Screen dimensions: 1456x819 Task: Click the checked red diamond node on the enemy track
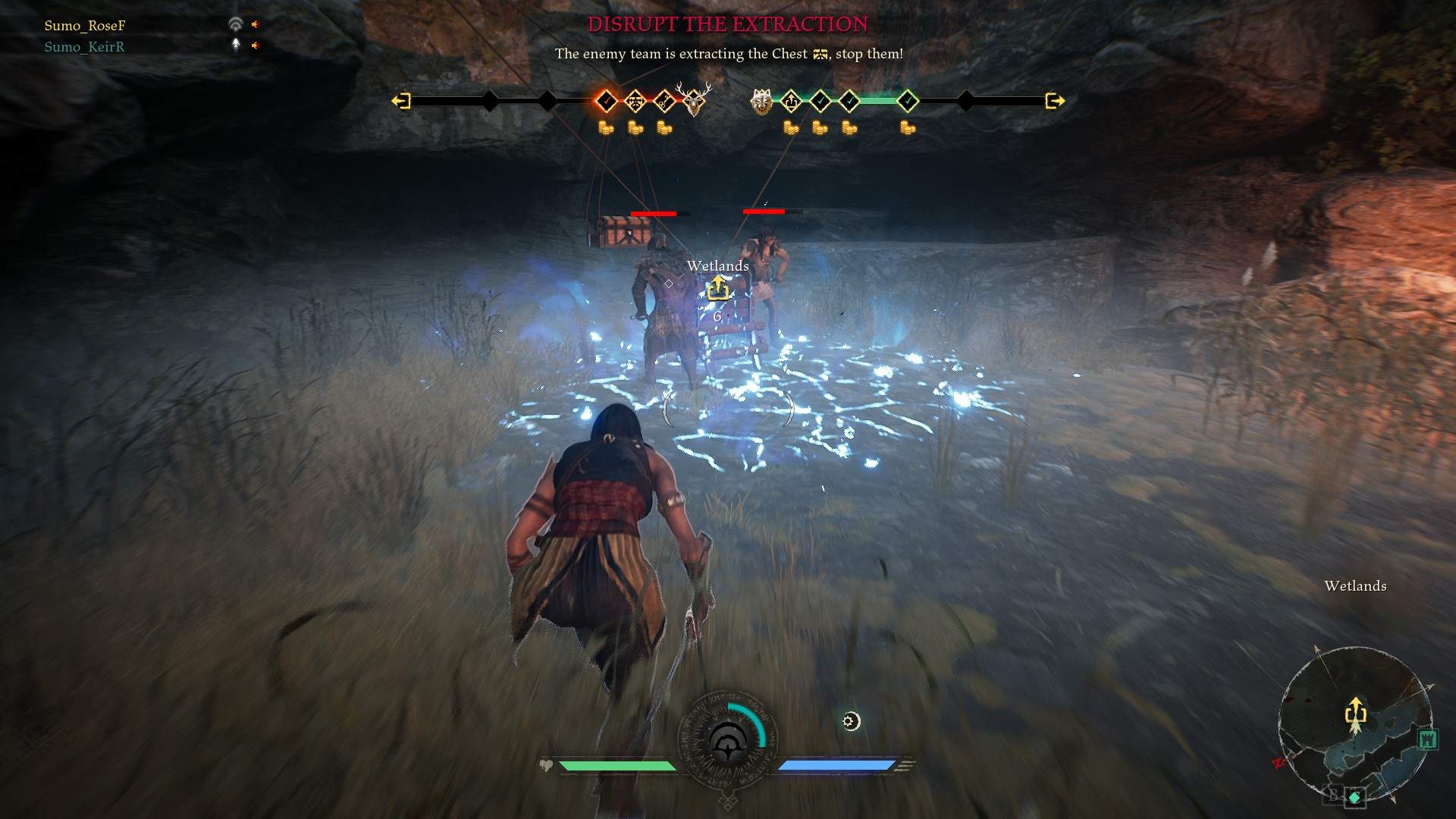pyautogui.click(x=604, y=100)
